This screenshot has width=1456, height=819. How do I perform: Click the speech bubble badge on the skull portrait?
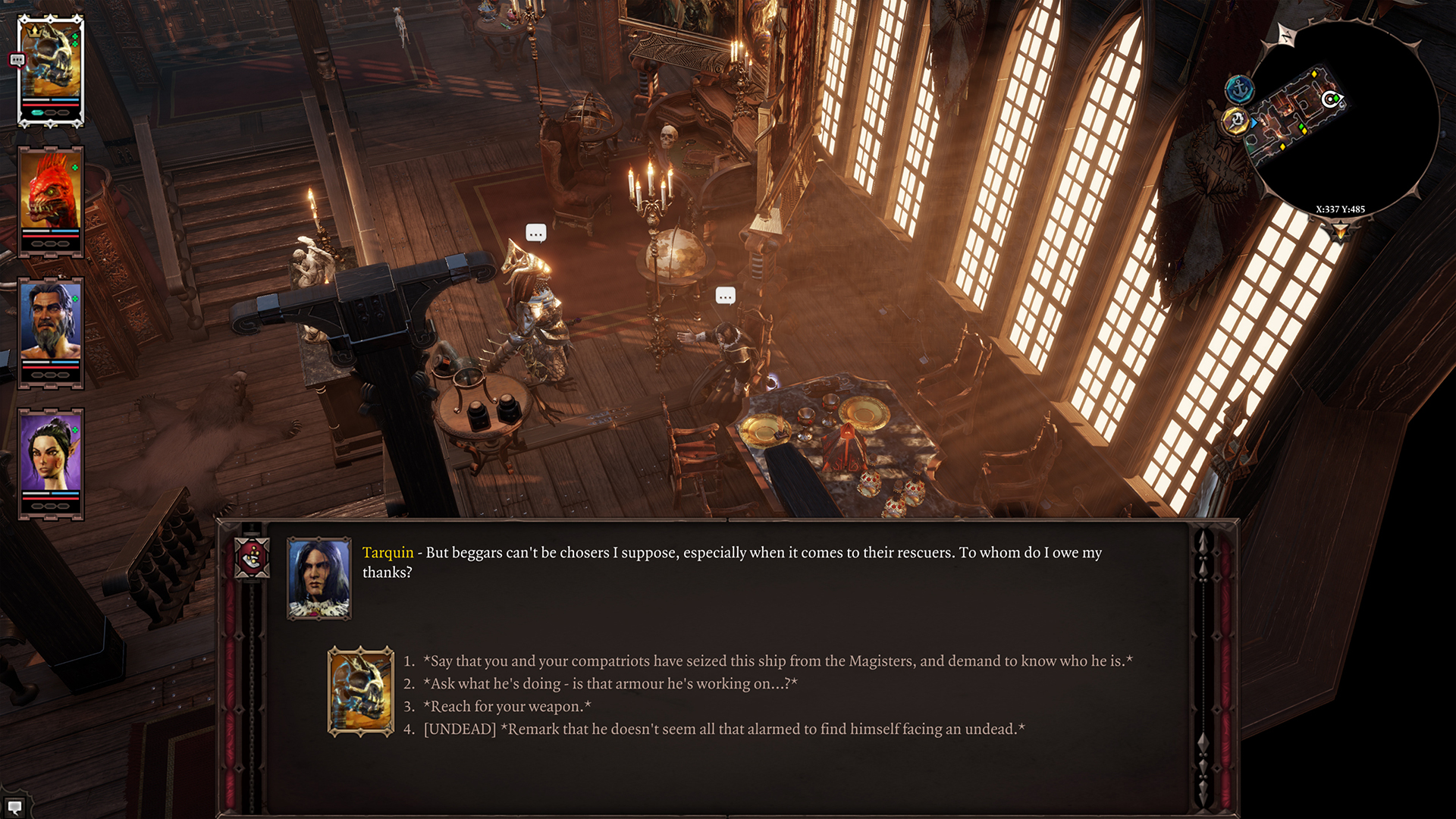pos(17,60)
